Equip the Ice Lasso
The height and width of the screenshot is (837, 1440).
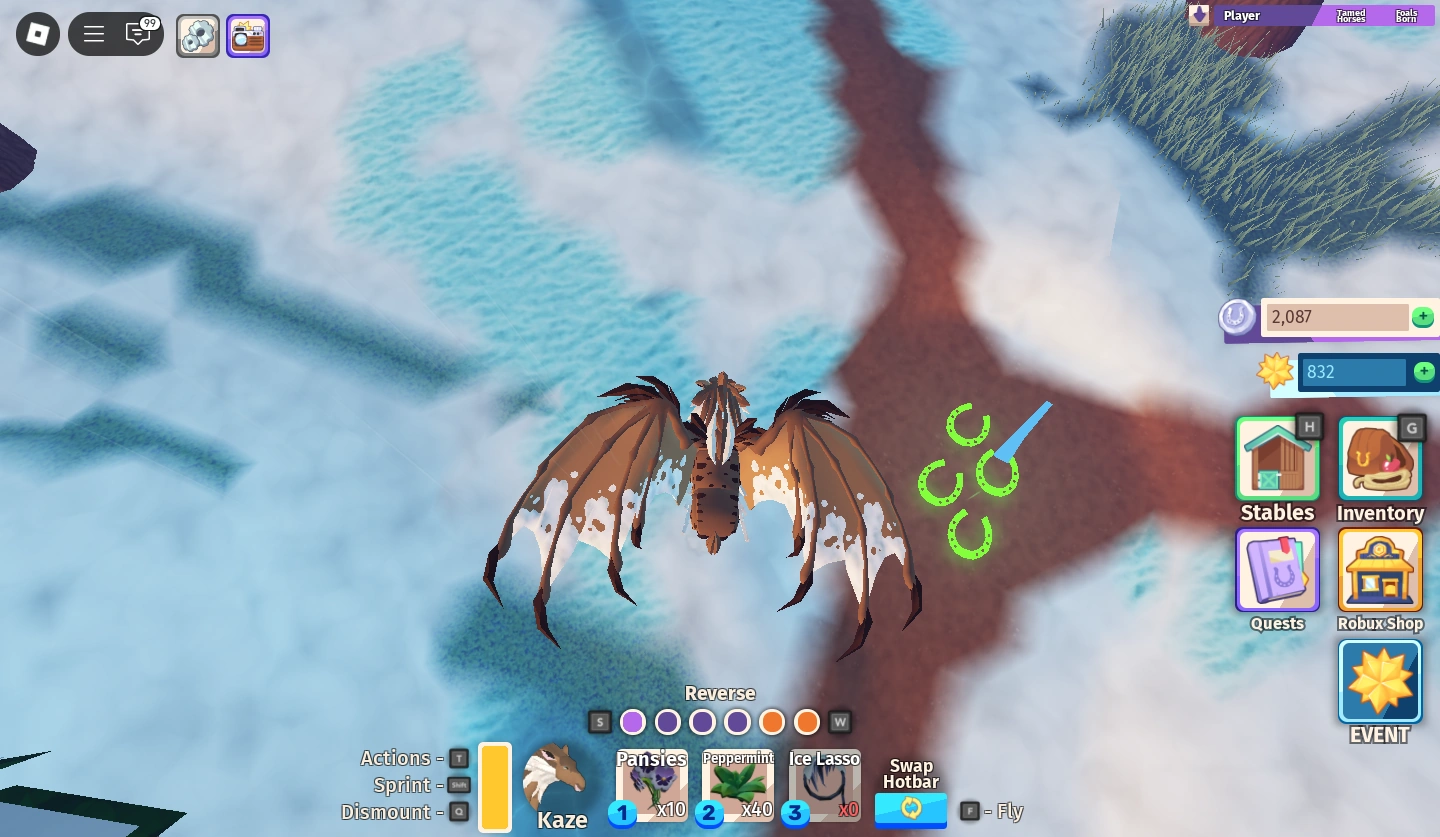(824, 785)
